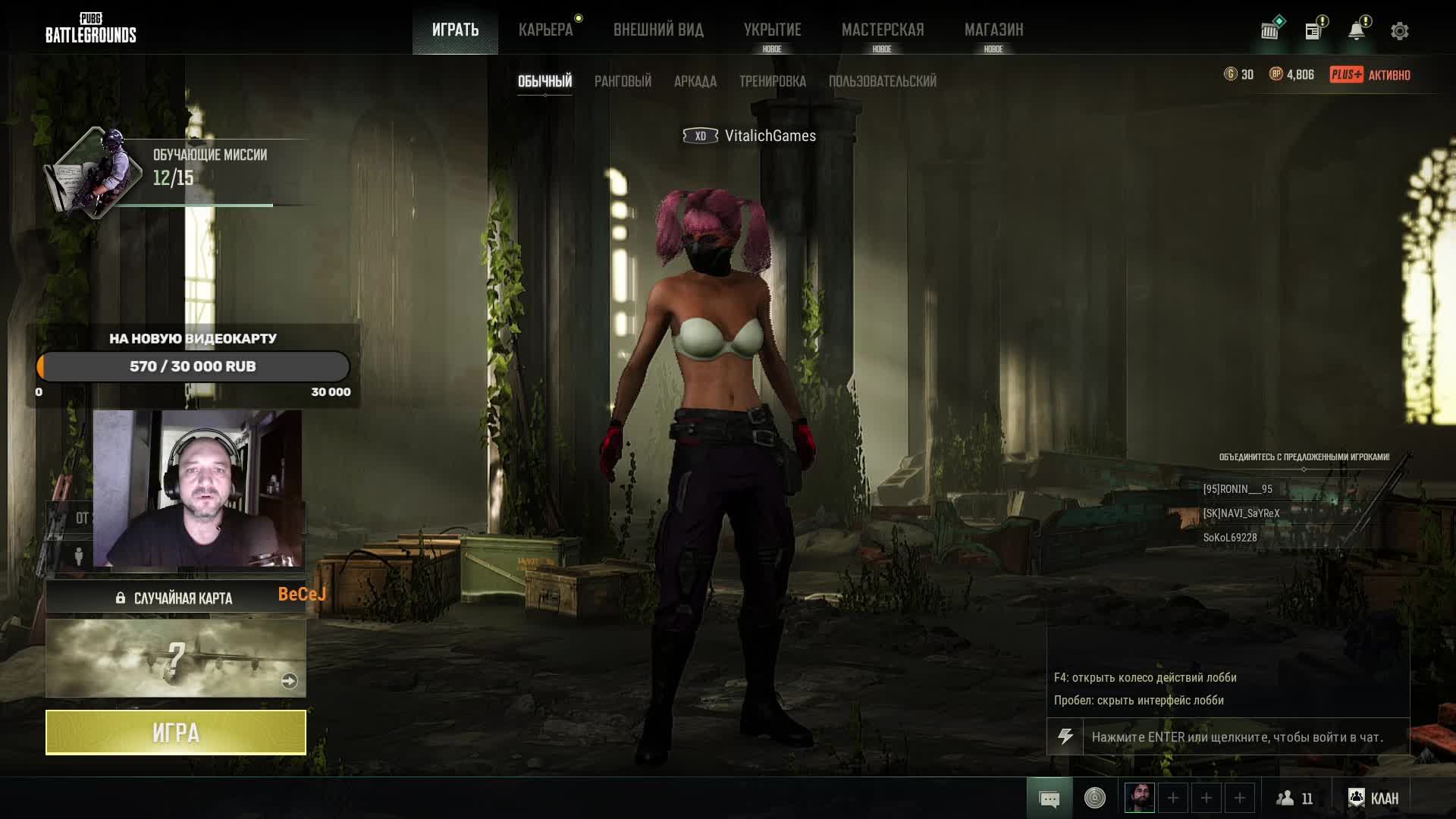Open the КАРЬЕРА tab
The image size is (1456, 819).
tap(545, 30)
